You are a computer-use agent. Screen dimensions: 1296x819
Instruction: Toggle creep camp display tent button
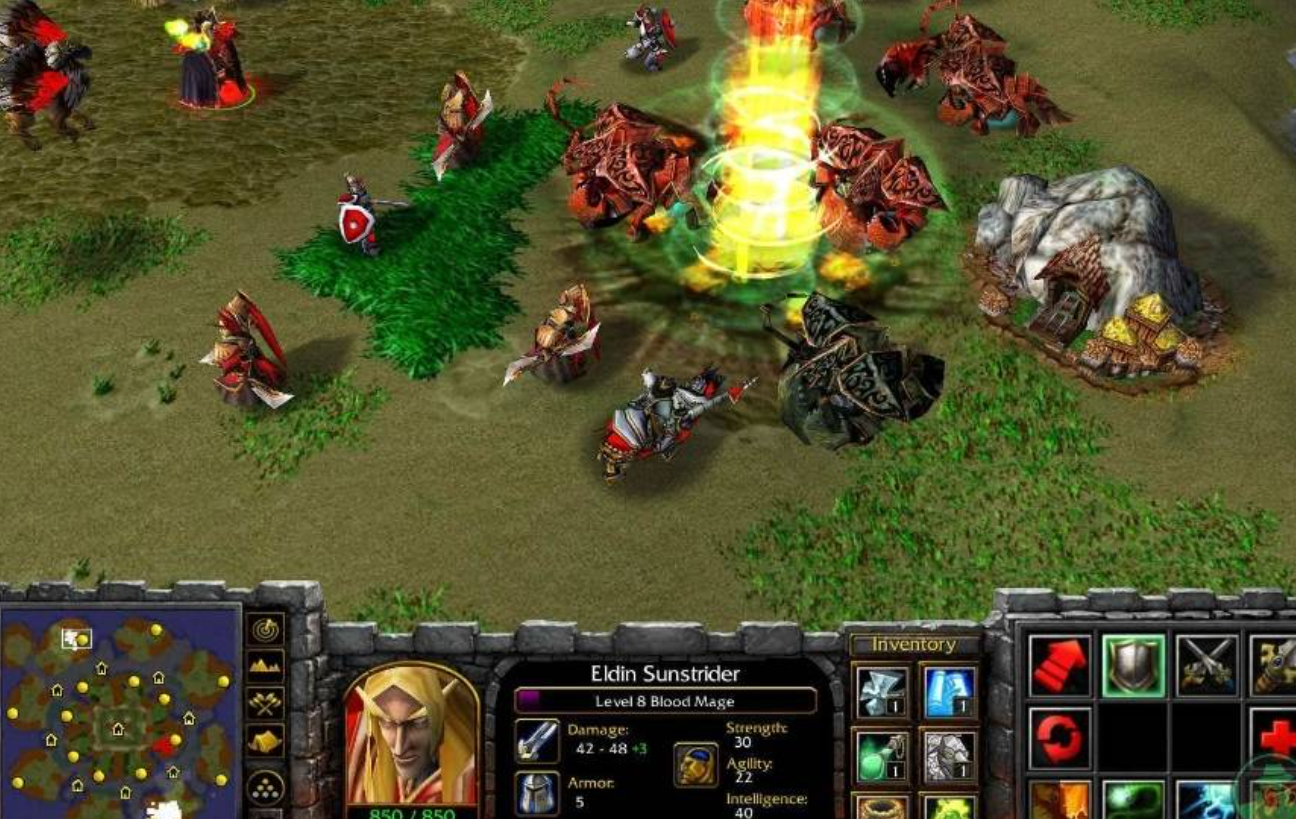266,741
